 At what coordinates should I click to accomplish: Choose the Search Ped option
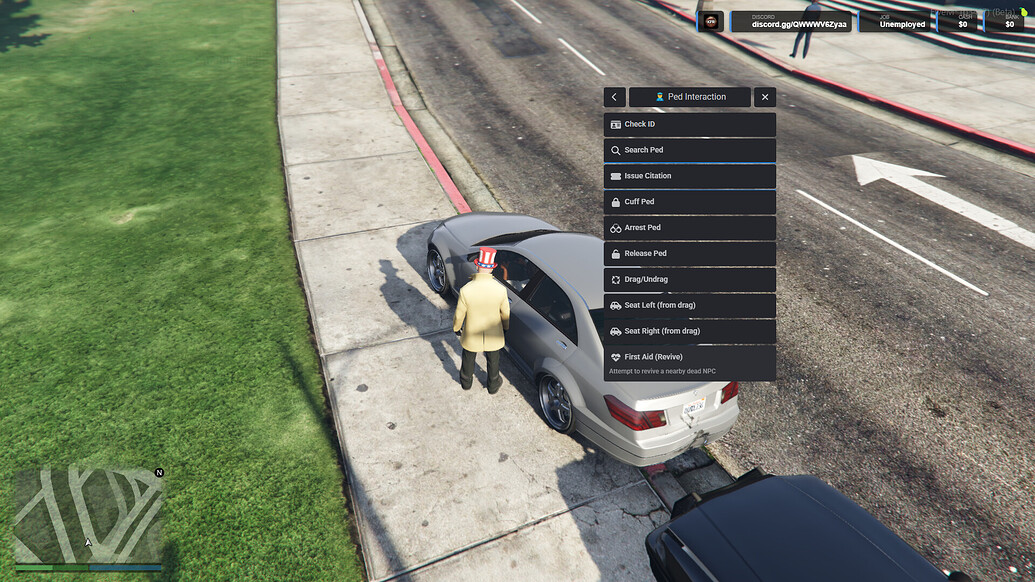tap(689, 150)
